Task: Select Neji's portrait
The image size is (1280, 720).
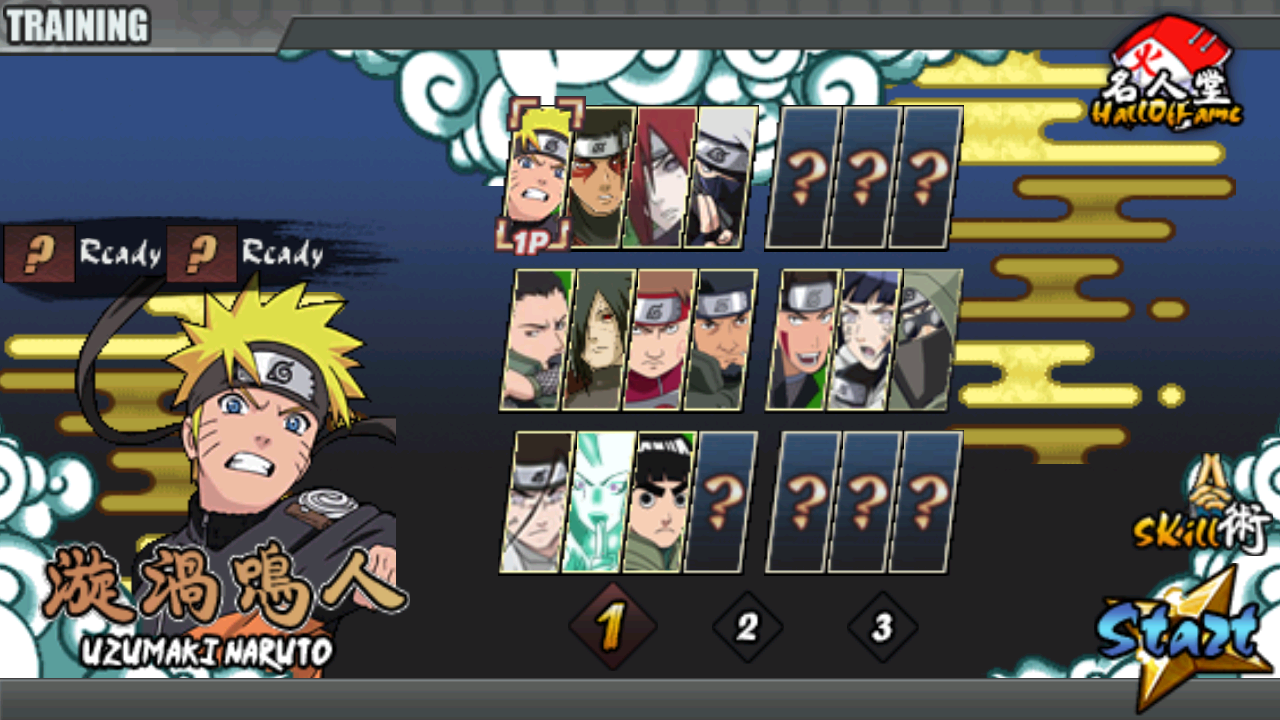Action: coord(536,502)
